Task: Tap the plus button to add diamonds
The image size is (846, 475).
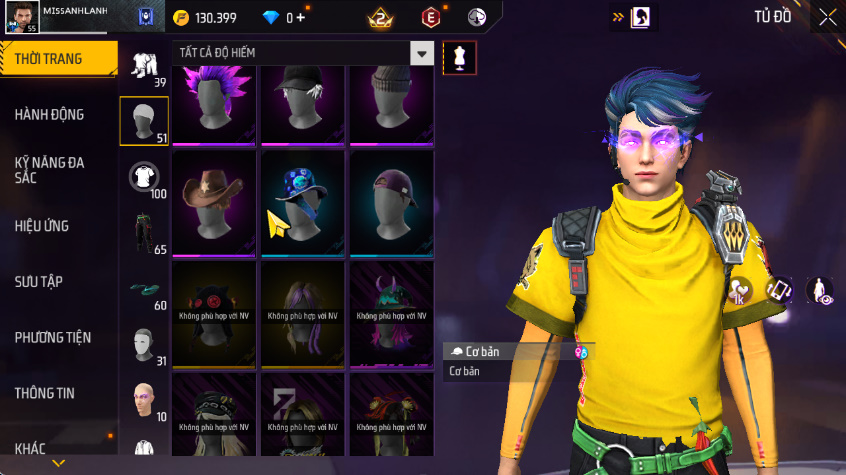Action: (301, 18)
